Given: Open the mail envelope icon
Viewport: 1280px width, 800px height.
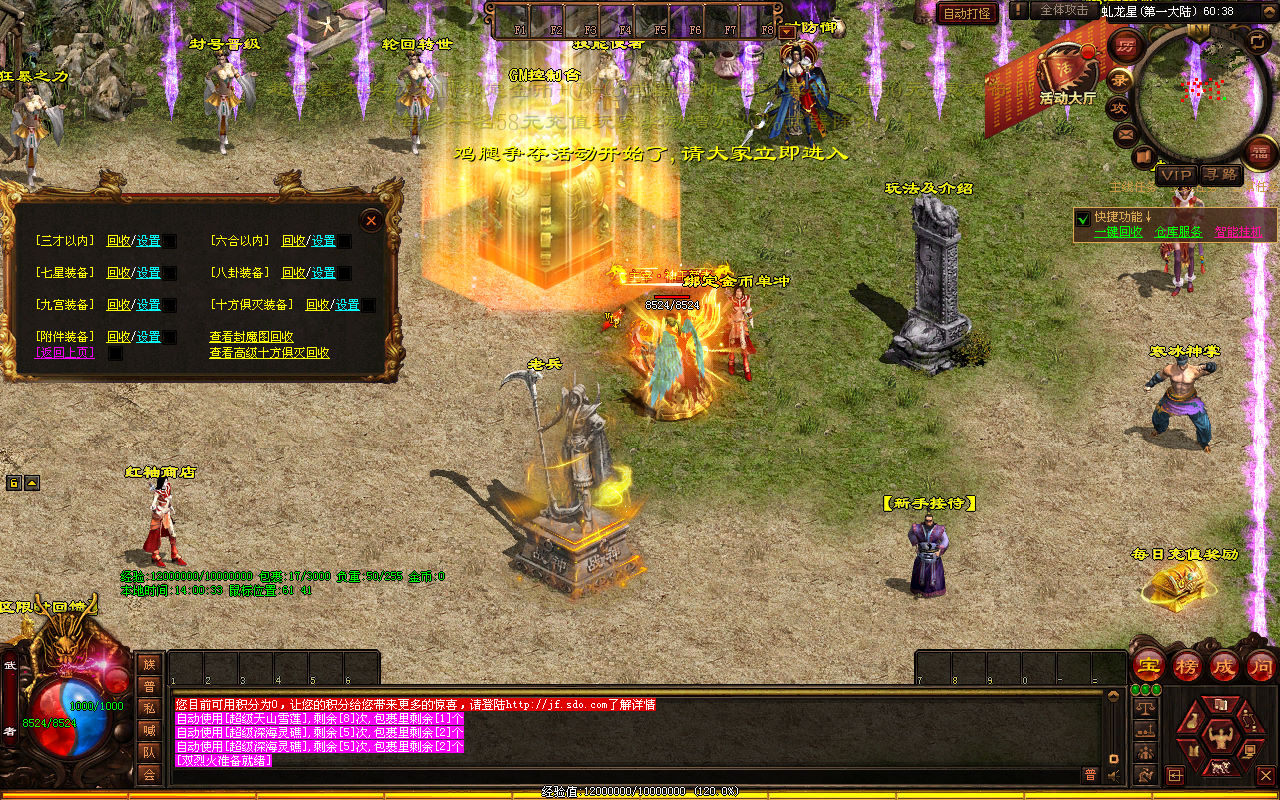Looking at the screenshot, I should click(x=1126, y=134).
